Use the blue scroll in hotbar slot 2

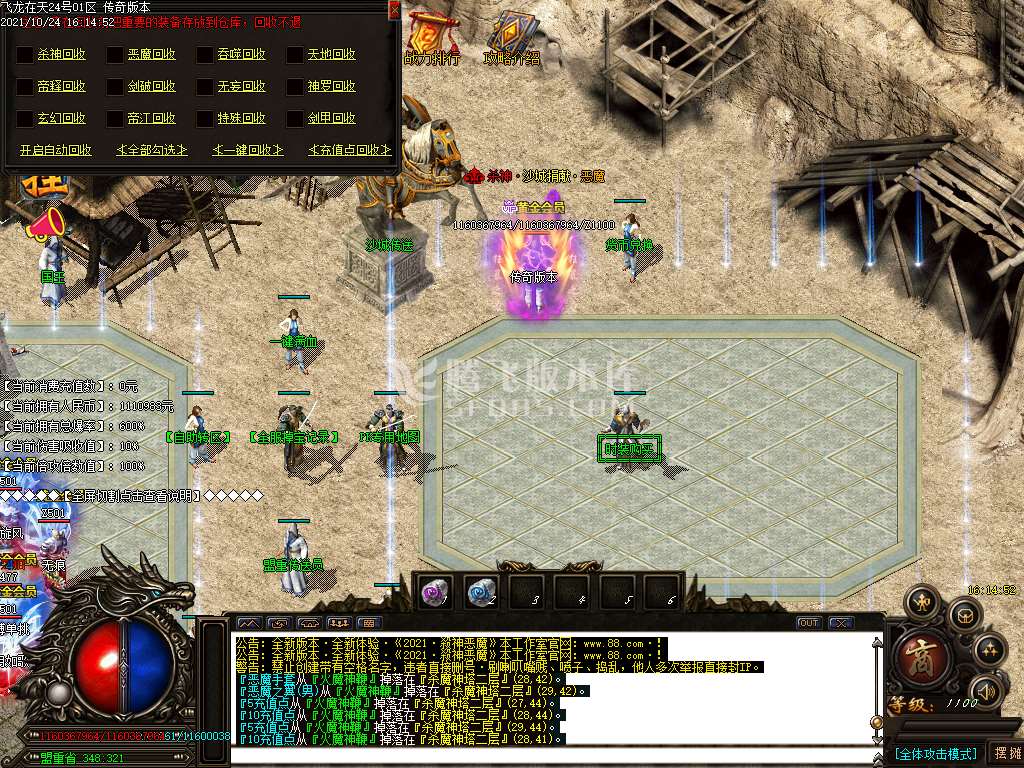click(x=482, y=591)
